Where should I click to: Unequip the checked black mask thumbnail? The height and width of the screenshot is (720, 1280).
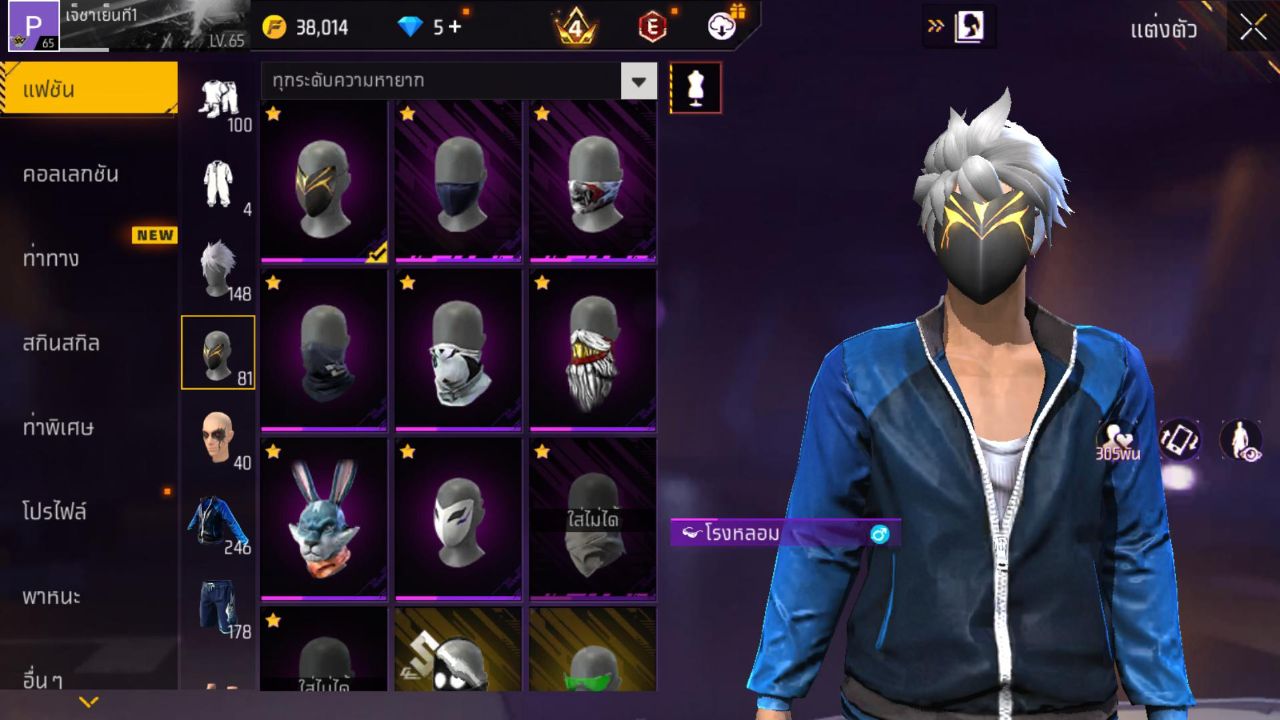click(323, 180)
